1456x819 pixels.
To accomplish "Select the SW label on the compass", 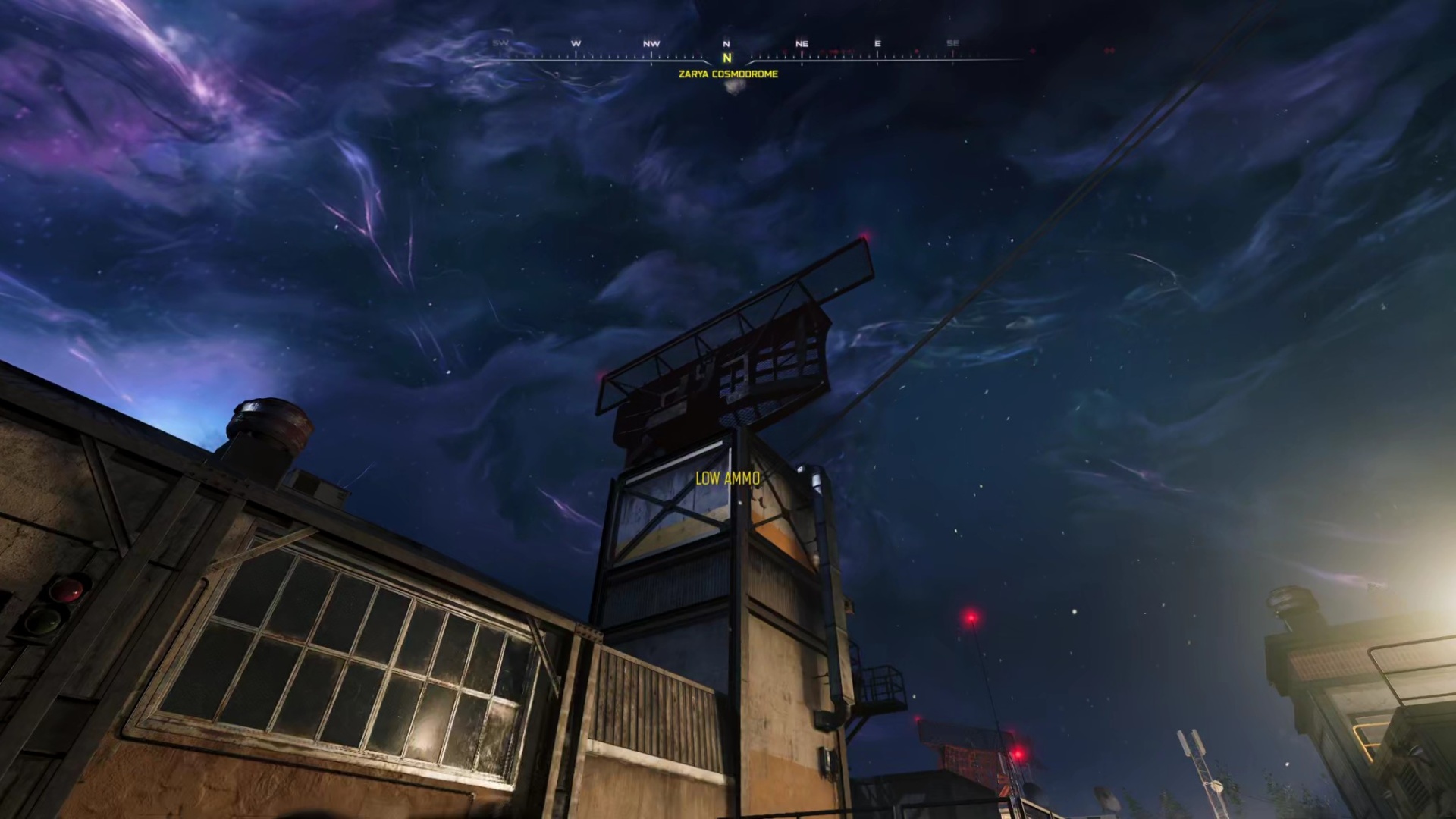I will click(500, 43).
